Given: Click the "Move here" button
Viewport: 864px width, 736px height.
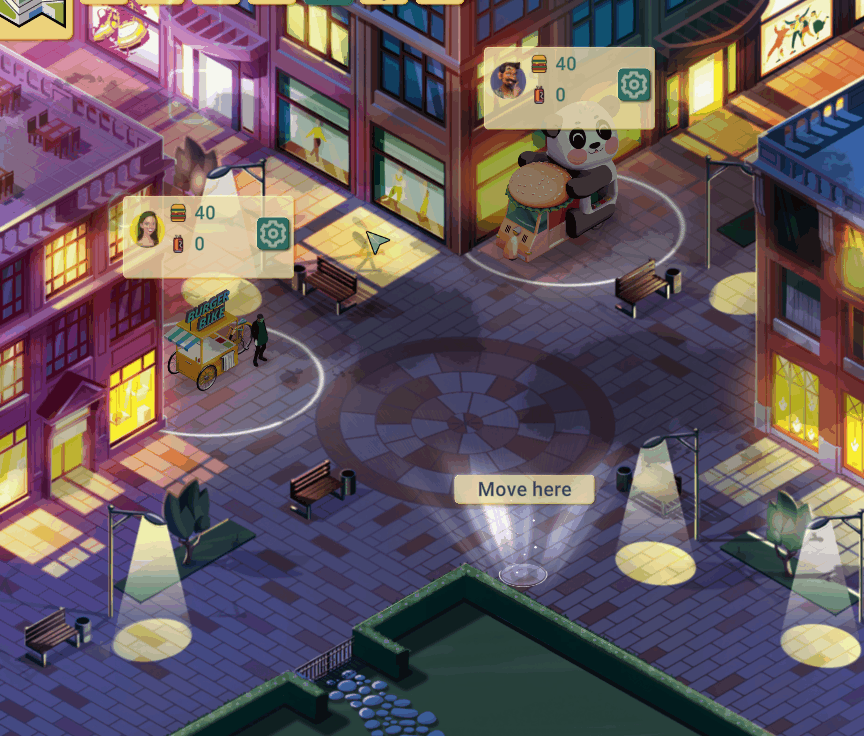Looking at the screenshot, I should point(524,490).
